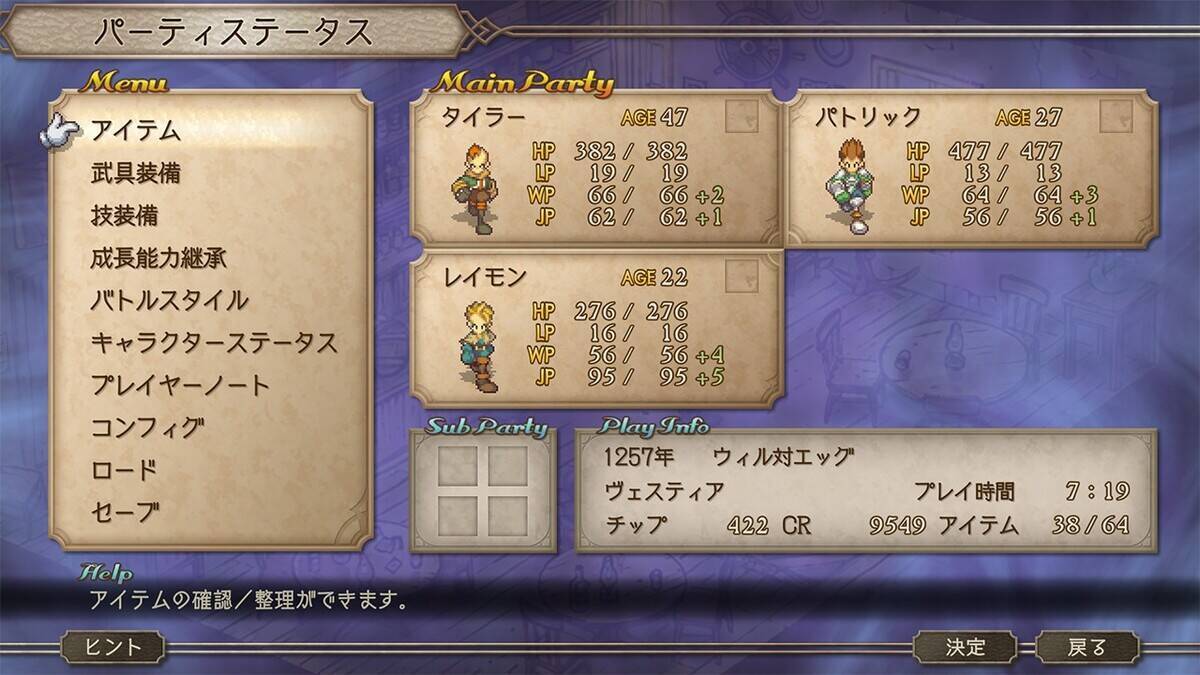Toggle the checkbox on パトリック's card
1200x675 pixels.
click(x=1116, y=117)
